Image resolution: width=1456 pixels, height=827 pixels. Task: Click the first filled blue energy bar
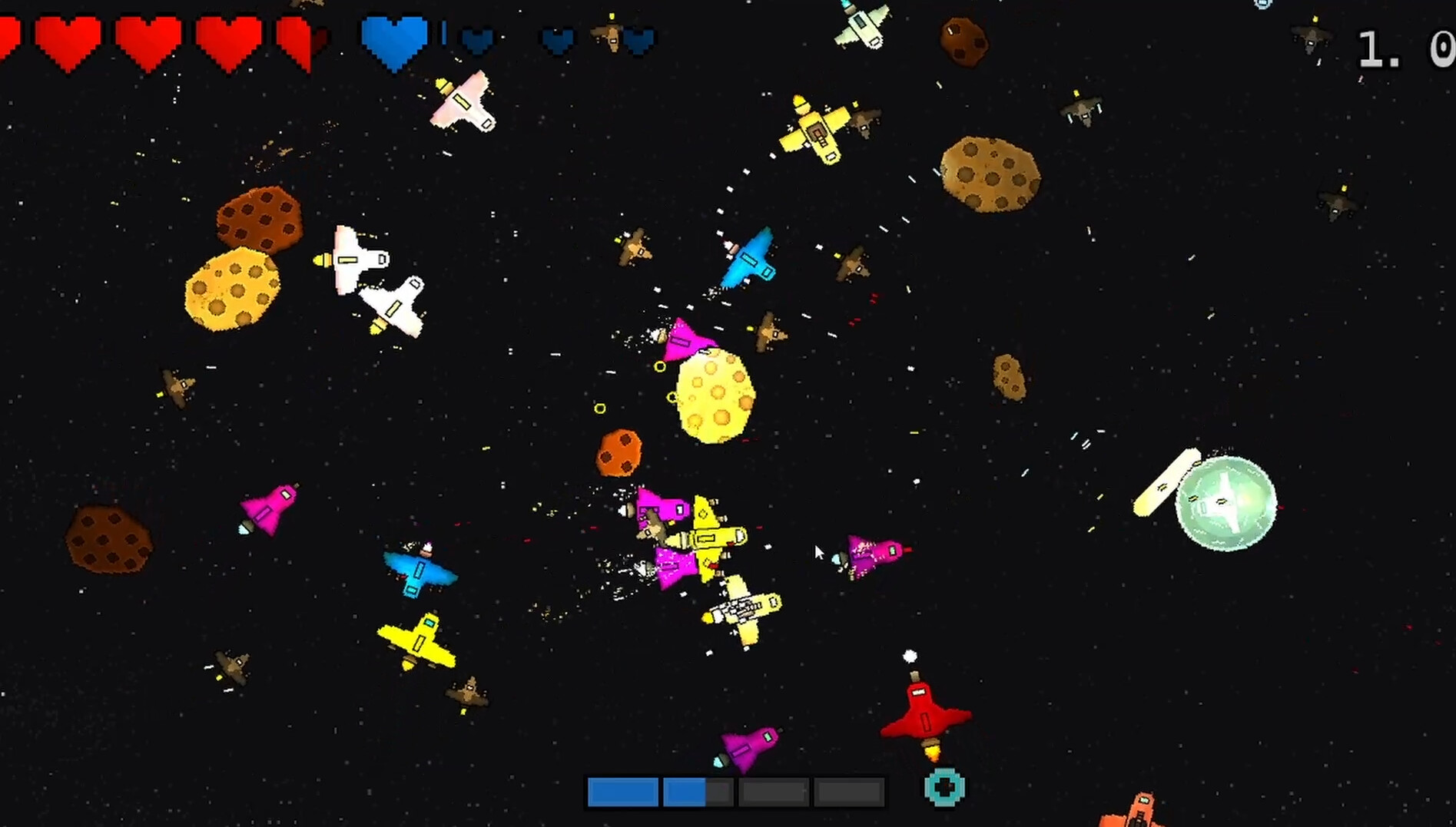(622, 792)
